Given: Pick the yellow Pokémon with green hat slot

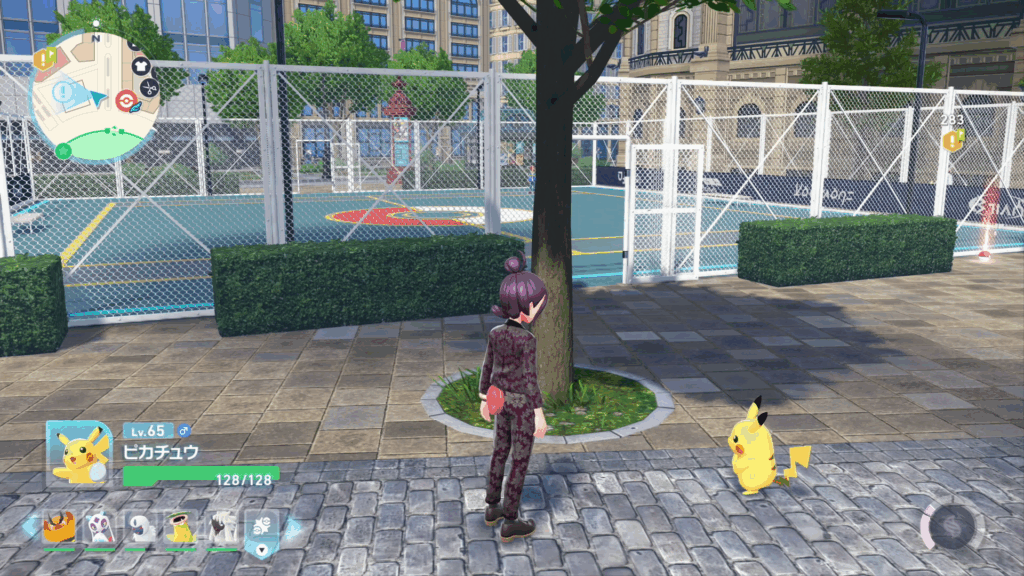Looking at the screenshot, I should point(181,526).
